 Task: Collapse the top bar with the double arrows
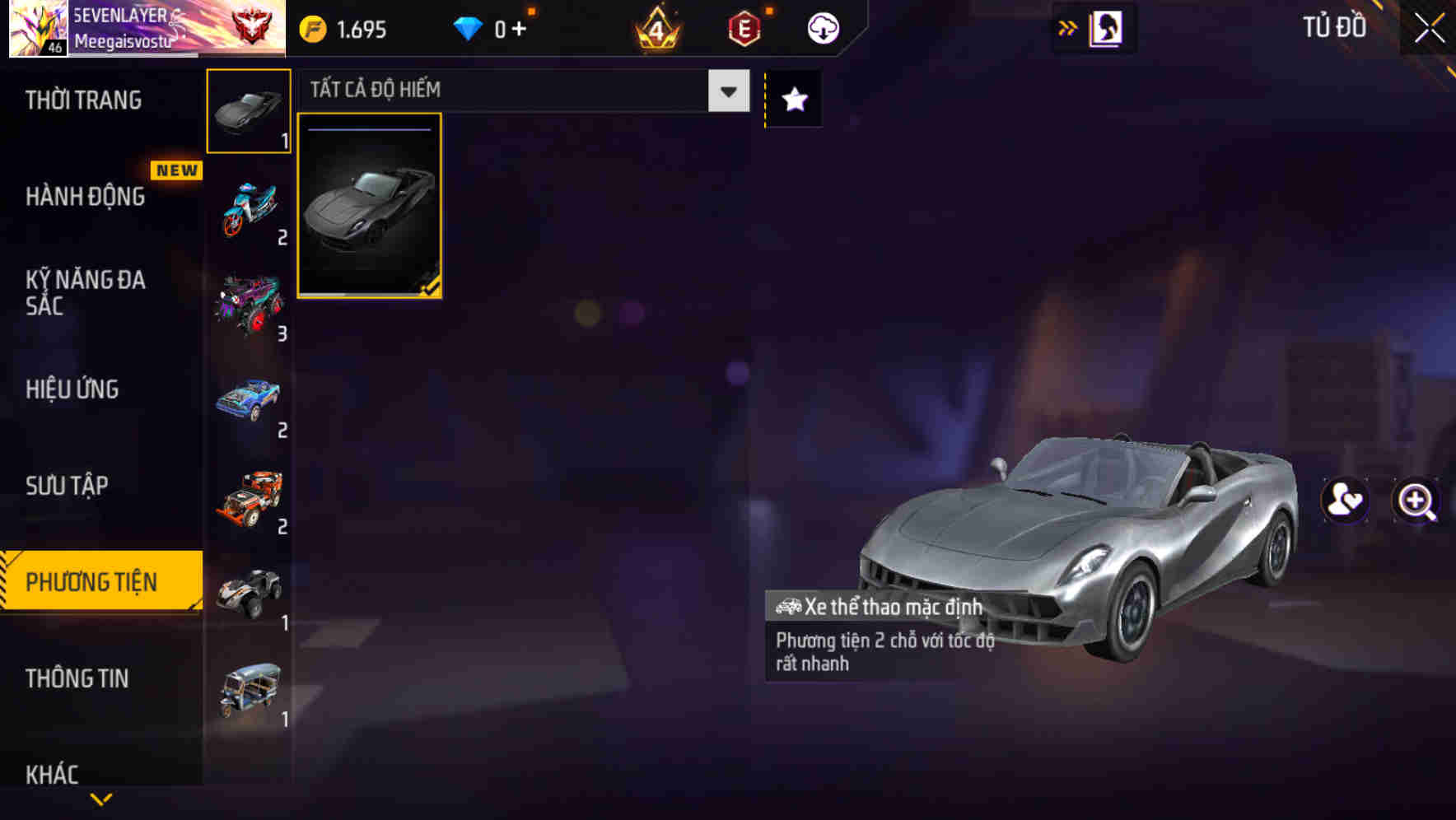coord(1068,27)
